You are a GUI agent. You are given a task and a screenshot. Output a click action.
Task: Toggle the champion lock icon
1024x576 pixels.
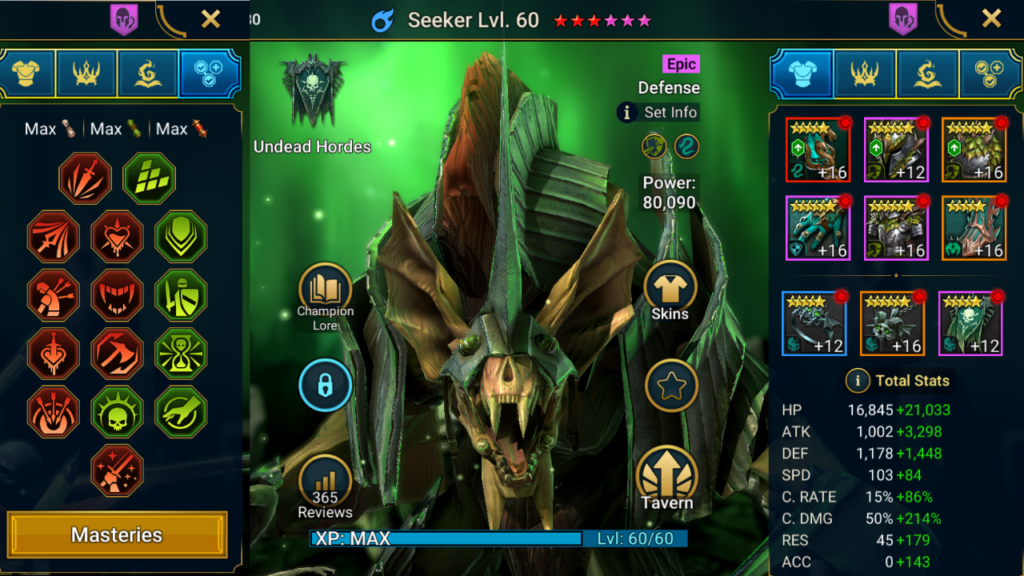[325, 384]
